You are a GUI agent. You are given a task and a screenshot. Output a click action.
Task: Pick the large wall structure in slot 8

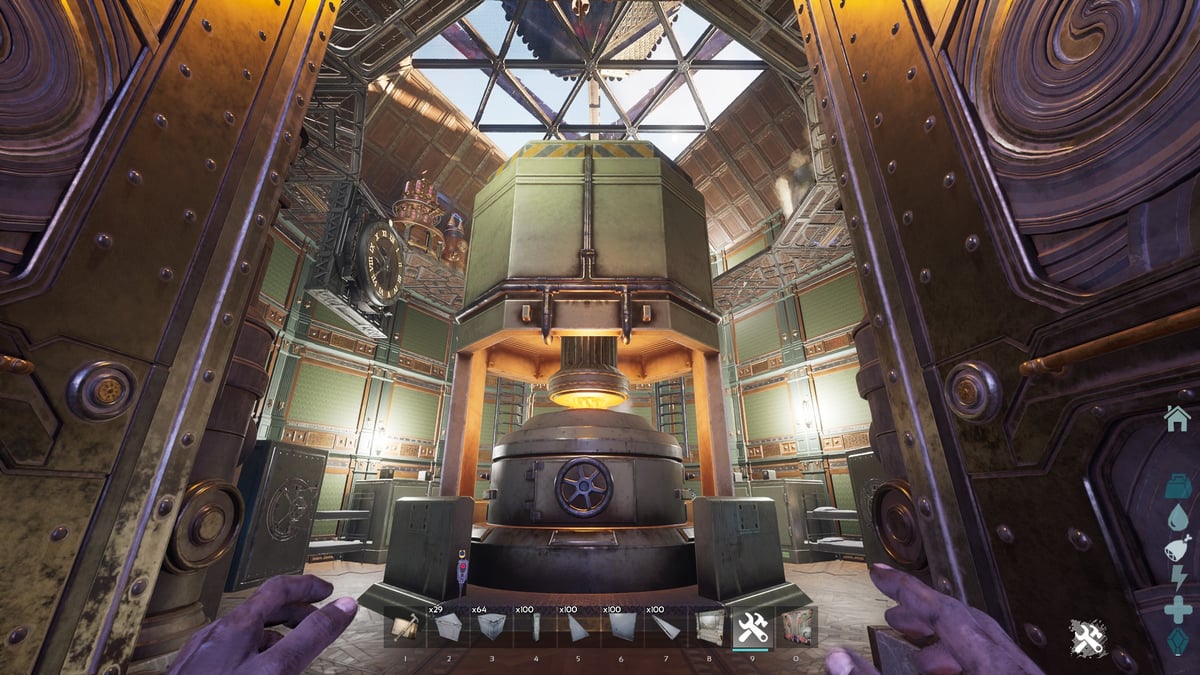[709, 627]
